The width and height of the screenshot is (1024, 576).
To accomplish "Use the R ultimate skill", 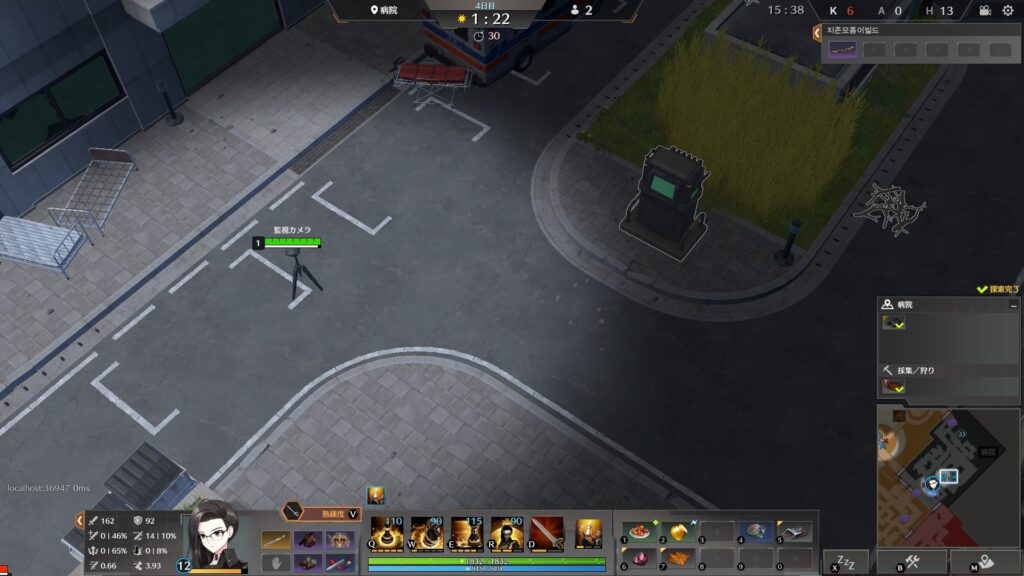I will click(506, 532).
